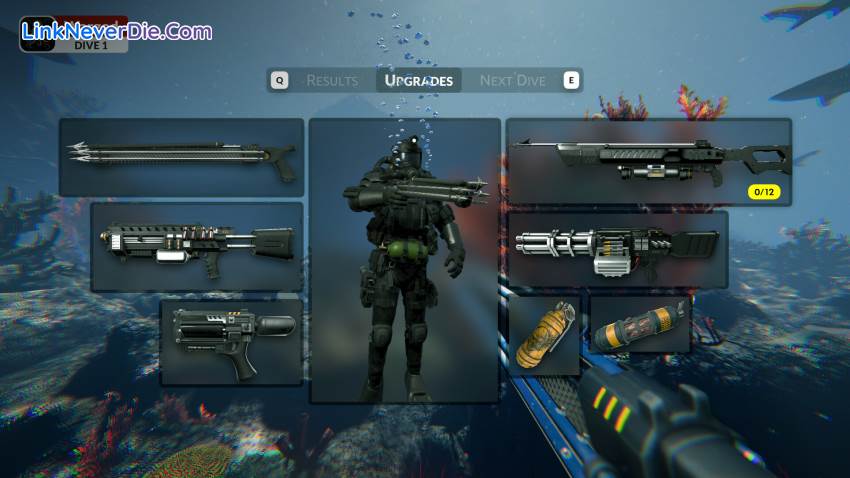The image size is (850, 478).
Task: Click the armored diver character panel
Action: (x=404, y=260)
